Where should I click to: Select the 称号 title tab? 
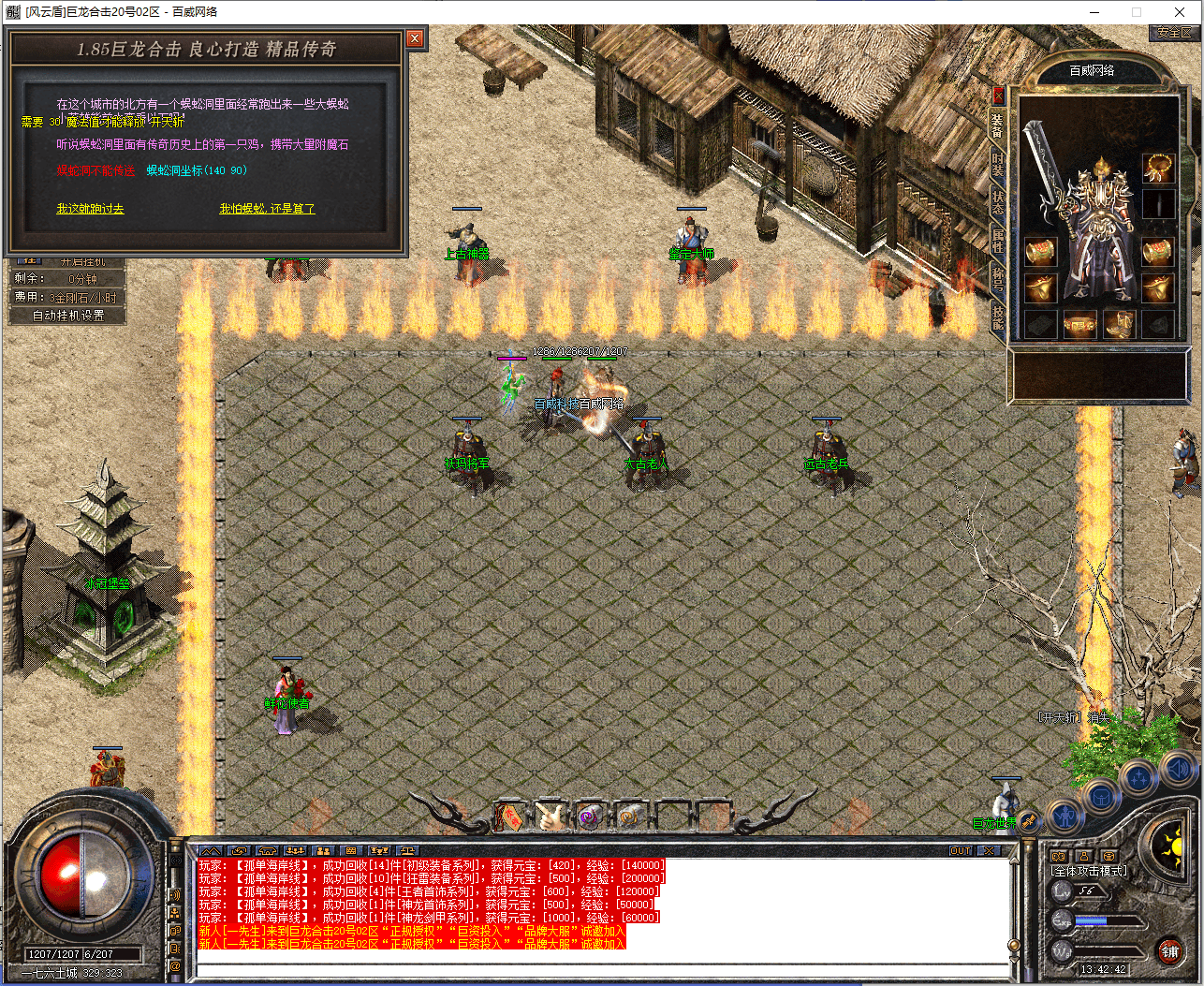click(x=998, y=278)
